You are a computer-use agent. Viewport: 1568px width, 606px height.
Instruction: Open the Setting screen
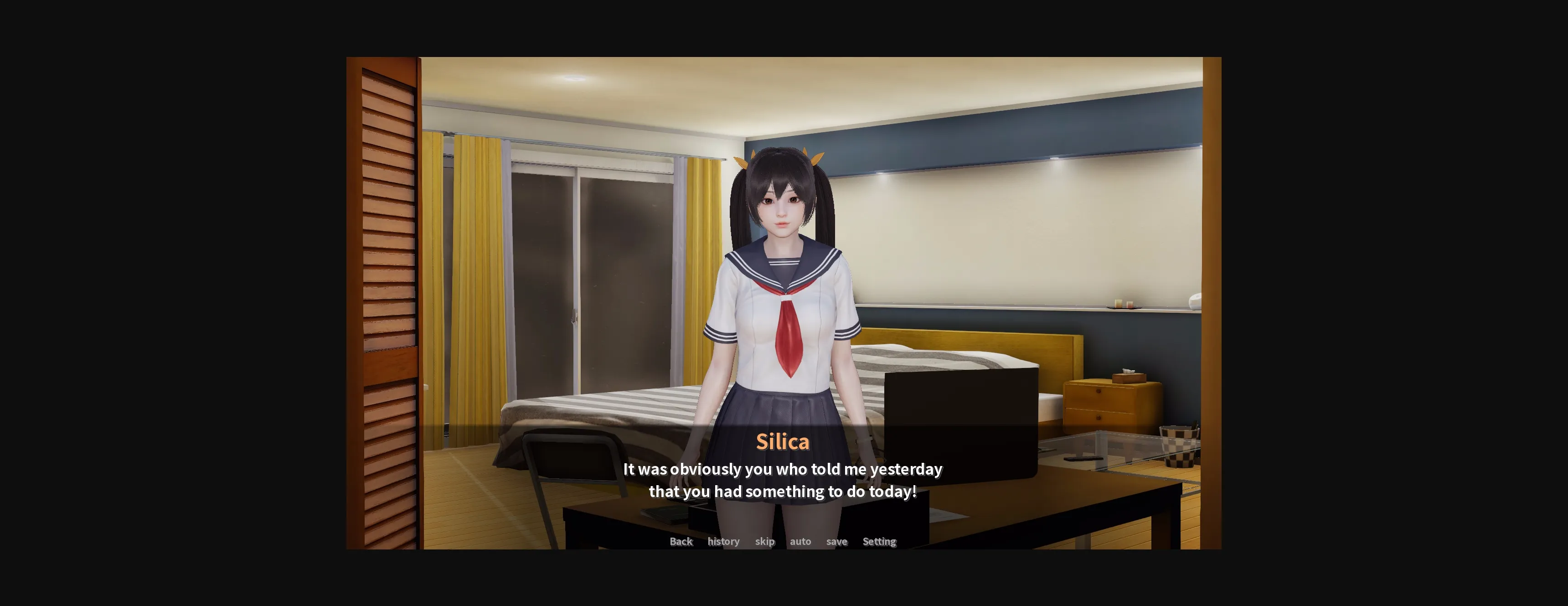879,541
